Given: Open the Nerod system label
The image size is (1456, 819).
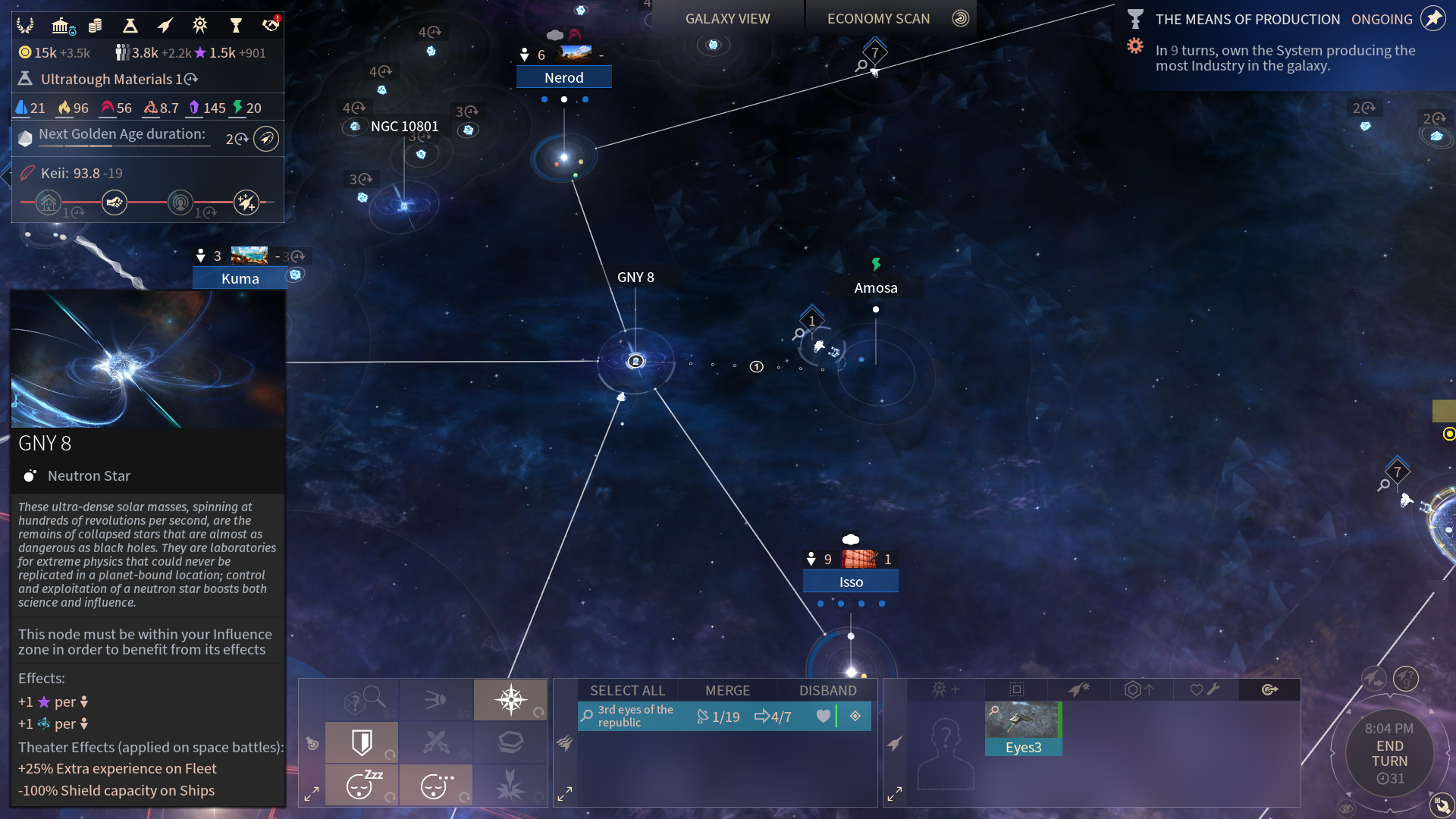Looking at the screenshot, I should click(563, 77).
